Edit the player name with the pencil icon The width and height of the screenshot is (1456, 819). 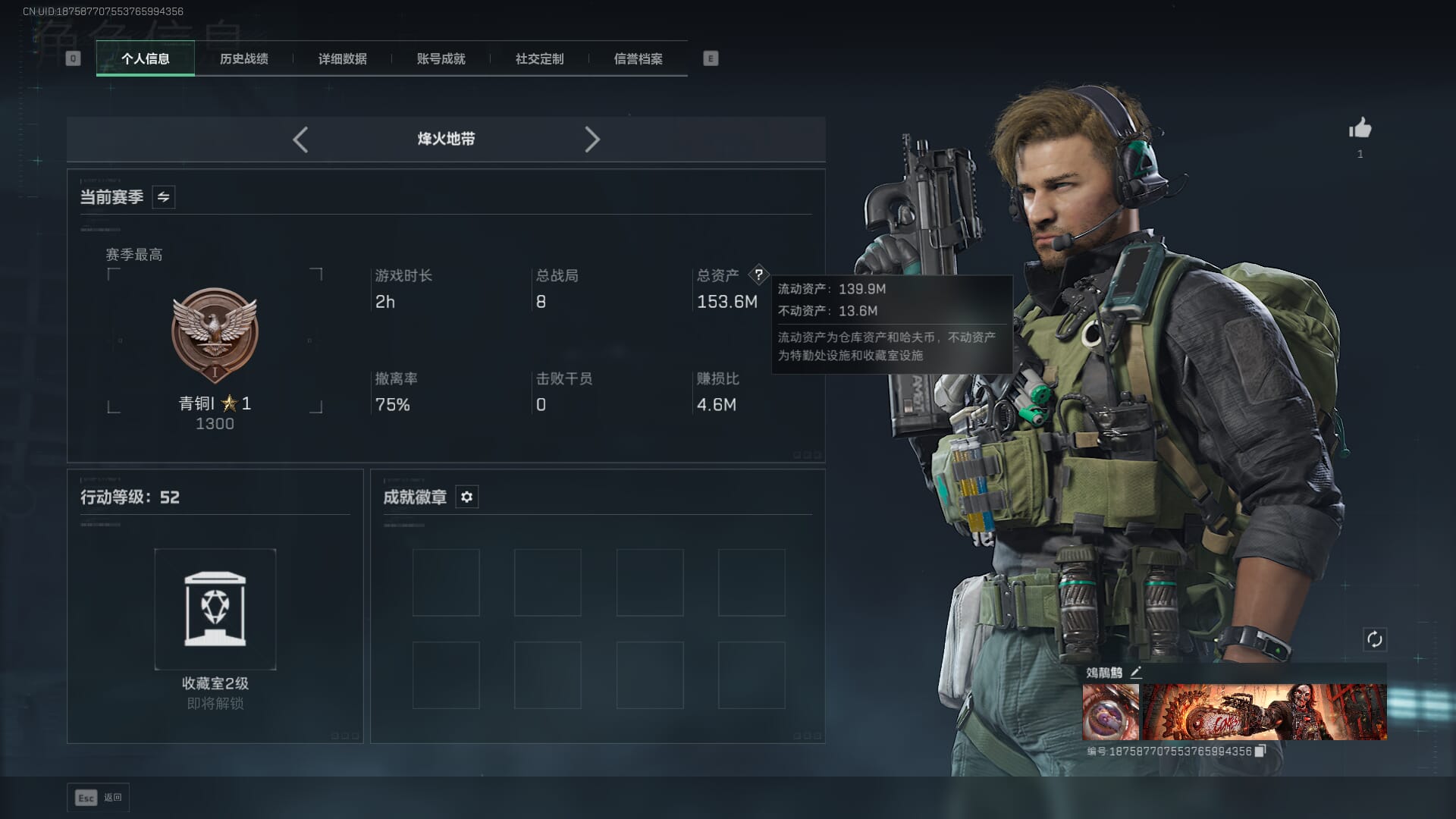(x=1135, y=673)
